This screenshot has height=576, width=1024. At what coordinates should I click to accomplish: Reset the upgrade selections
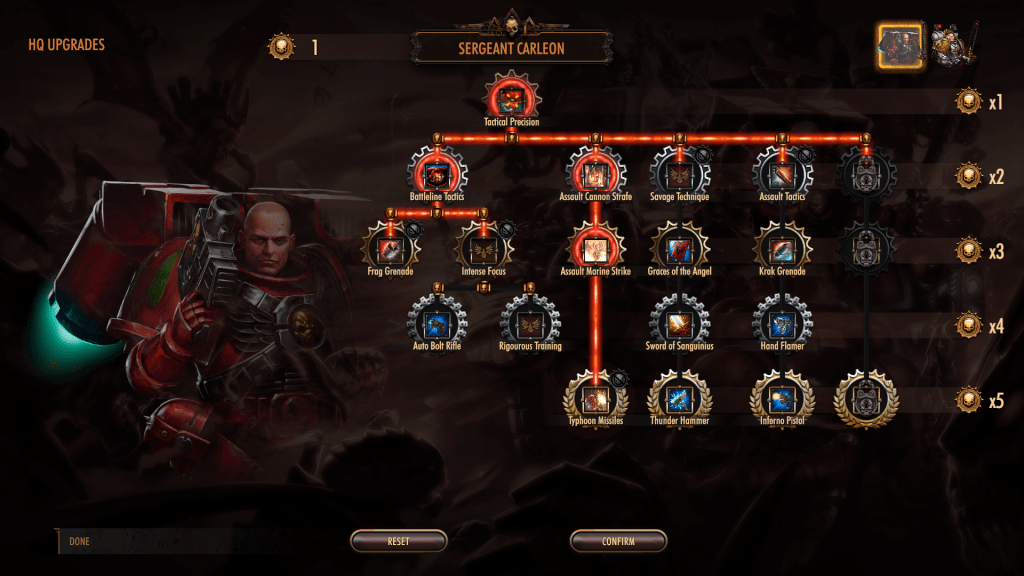398,541
